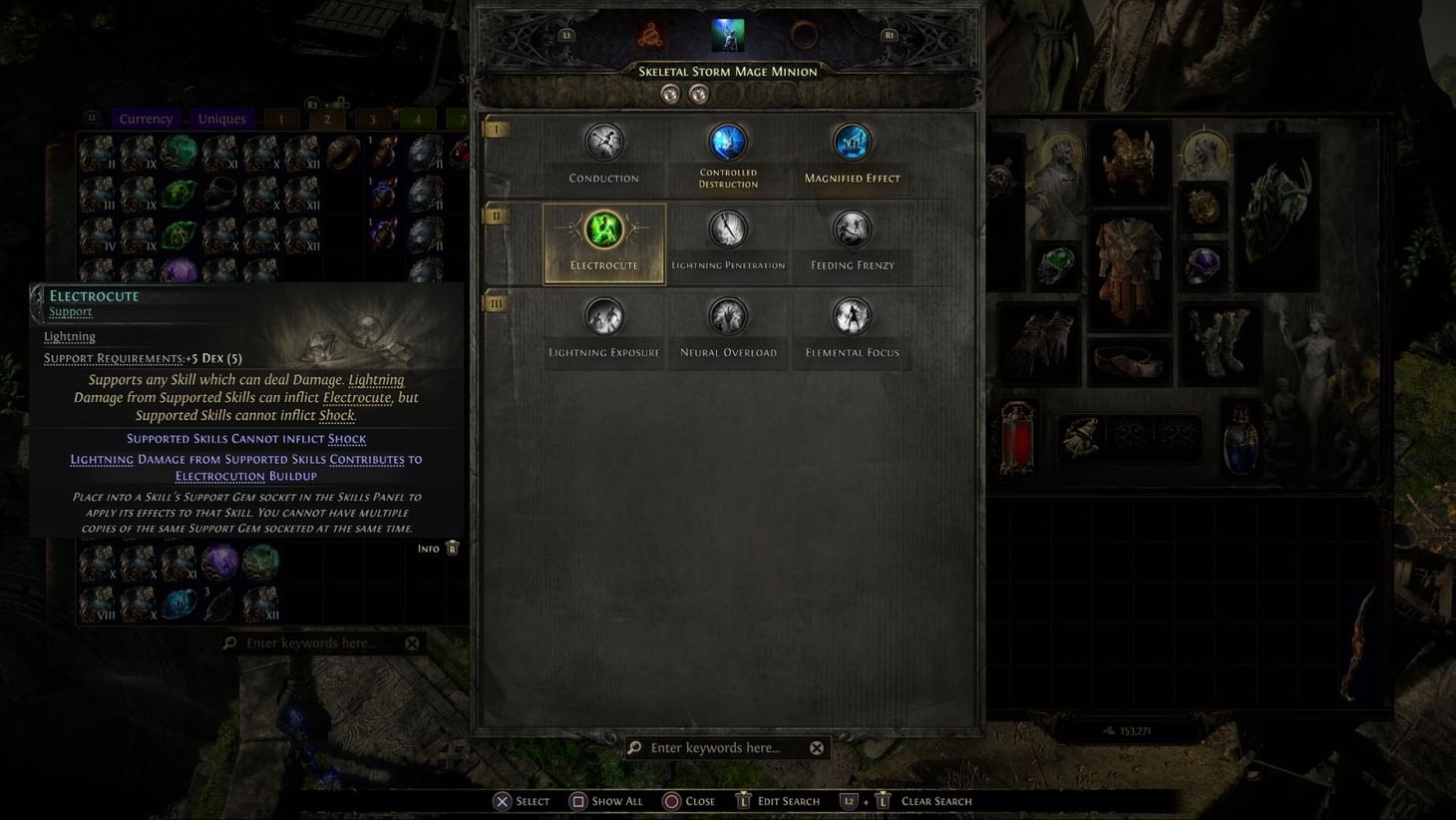Click the gem panel keyword search field
The height and width of the screenshot is (820, 1456).
pos(726,746)
